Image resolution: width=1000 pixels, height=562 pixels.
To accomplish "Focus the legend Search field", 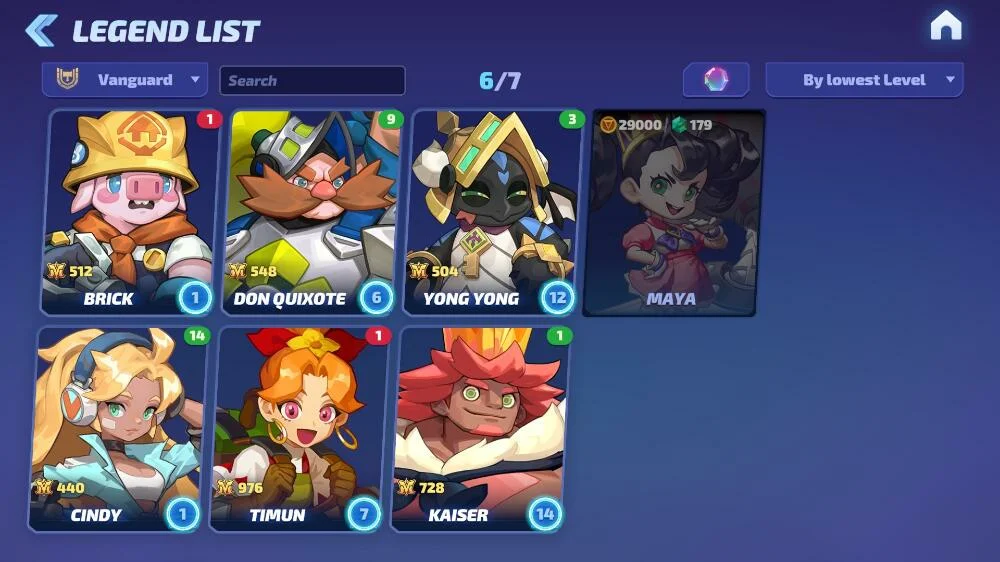I will click(x=312, y=81).
